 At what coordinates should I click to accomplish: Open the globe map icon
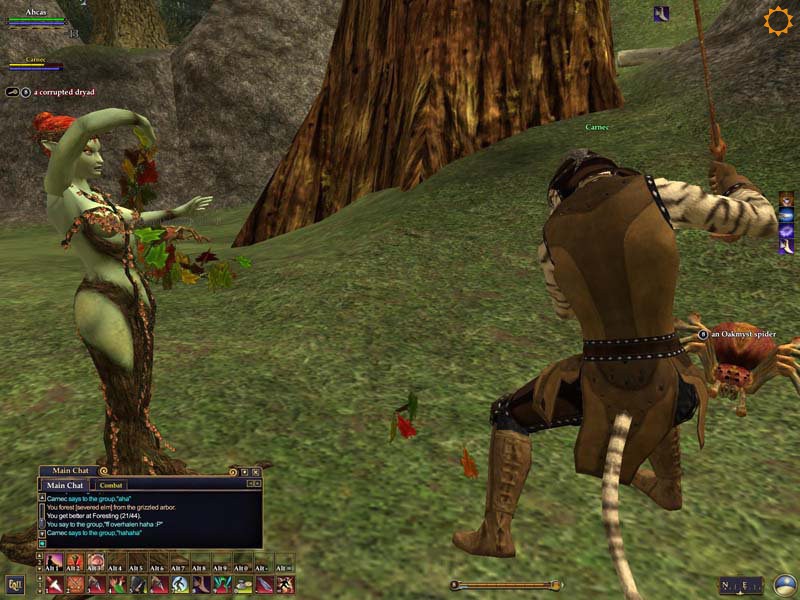[x=785, y=585]
